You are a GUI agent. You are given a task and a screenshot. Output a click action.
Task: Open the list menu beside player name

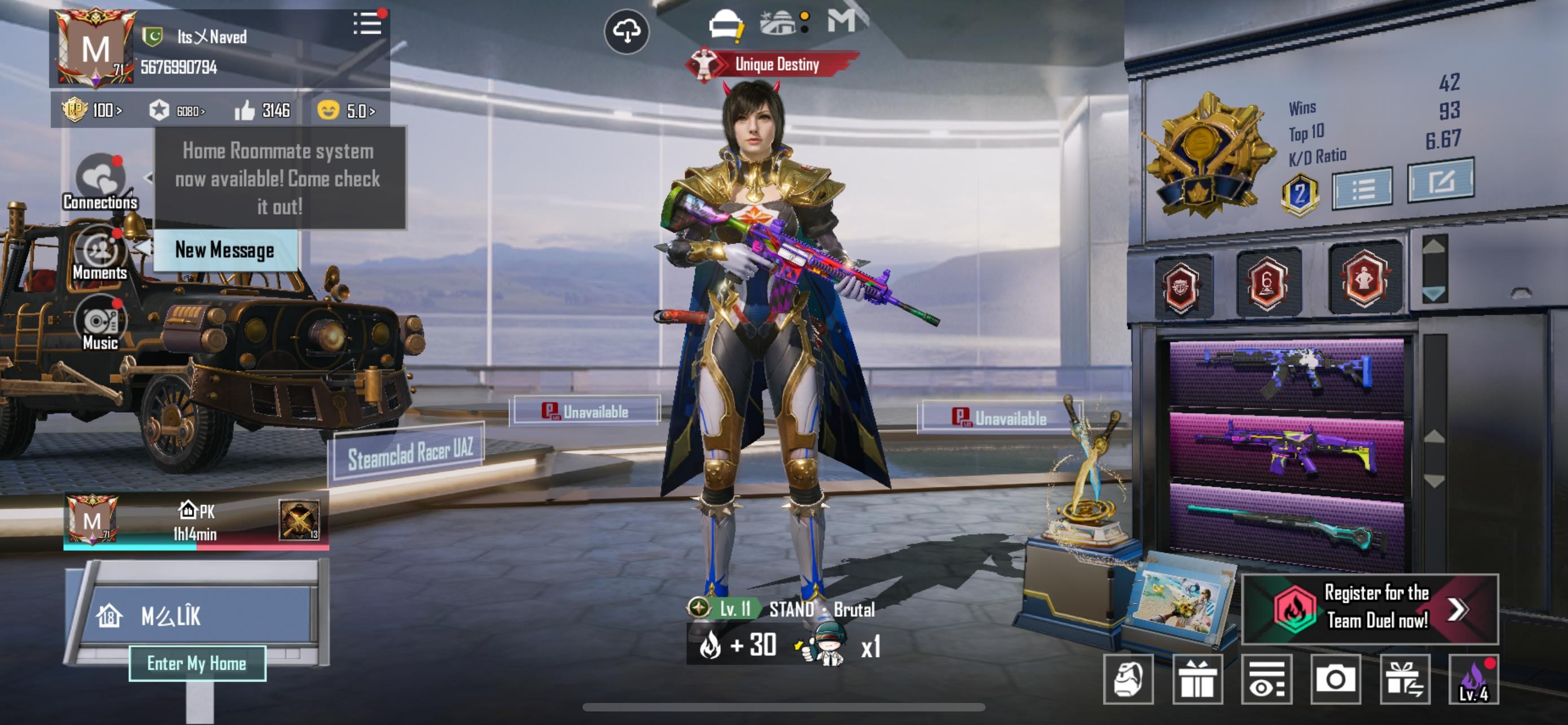pyautogui.click(x=367, y=24)
